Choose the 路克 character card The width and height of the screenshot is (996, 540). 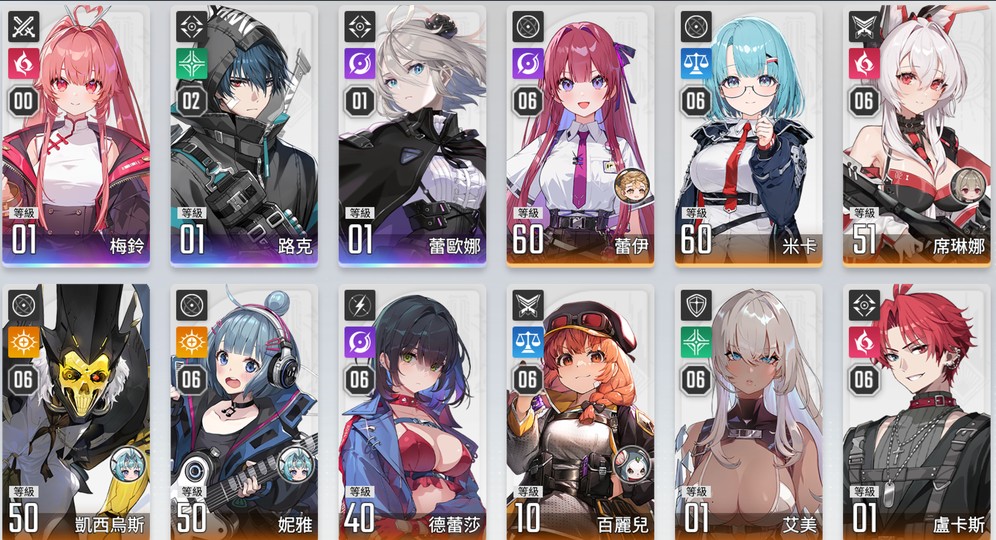[x=244, y=135]
